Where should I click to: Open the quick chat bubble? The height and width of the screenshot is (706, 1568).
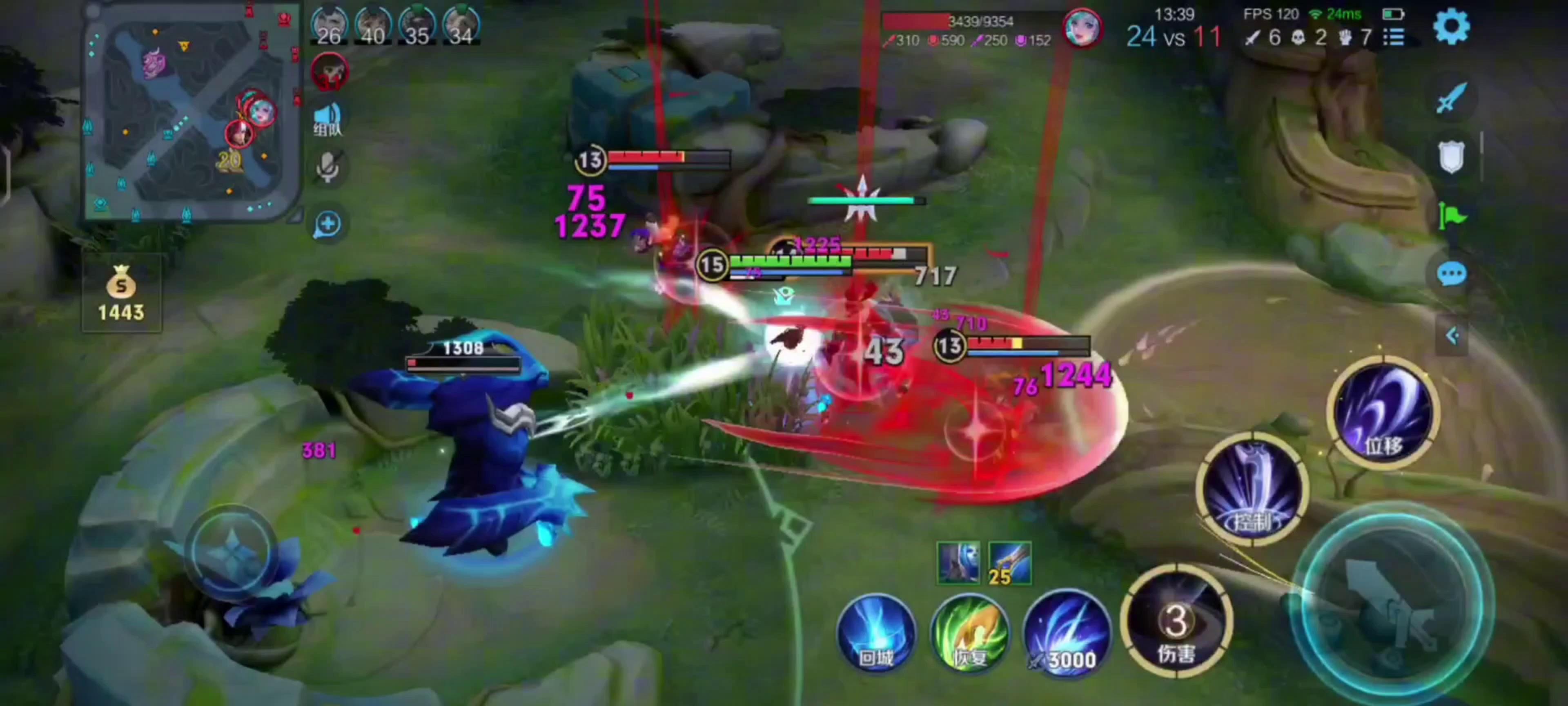pyautogui.click(x=1451, y=274)
